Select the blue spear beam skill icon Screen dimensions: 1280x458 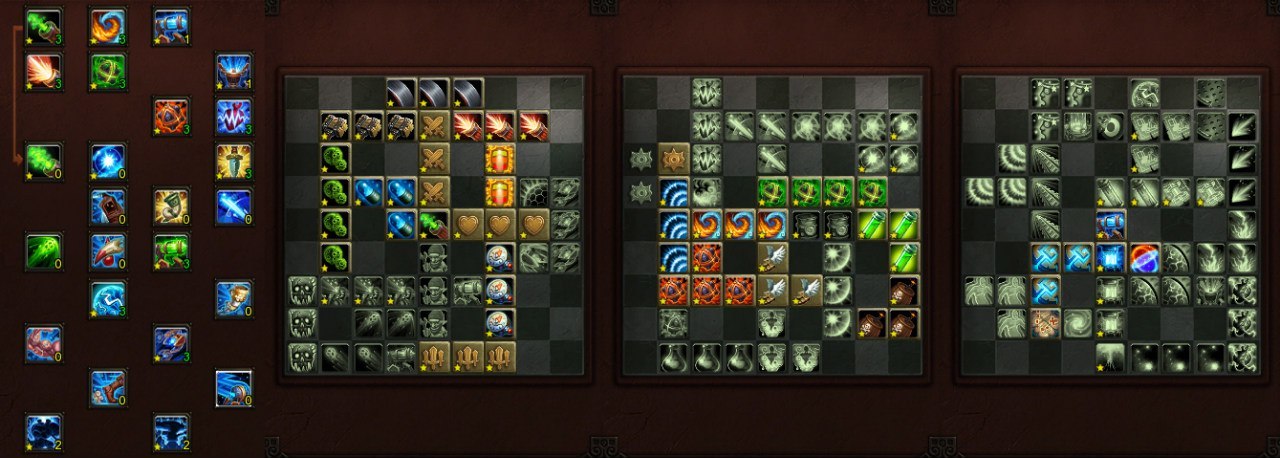[x=234, y=205]
